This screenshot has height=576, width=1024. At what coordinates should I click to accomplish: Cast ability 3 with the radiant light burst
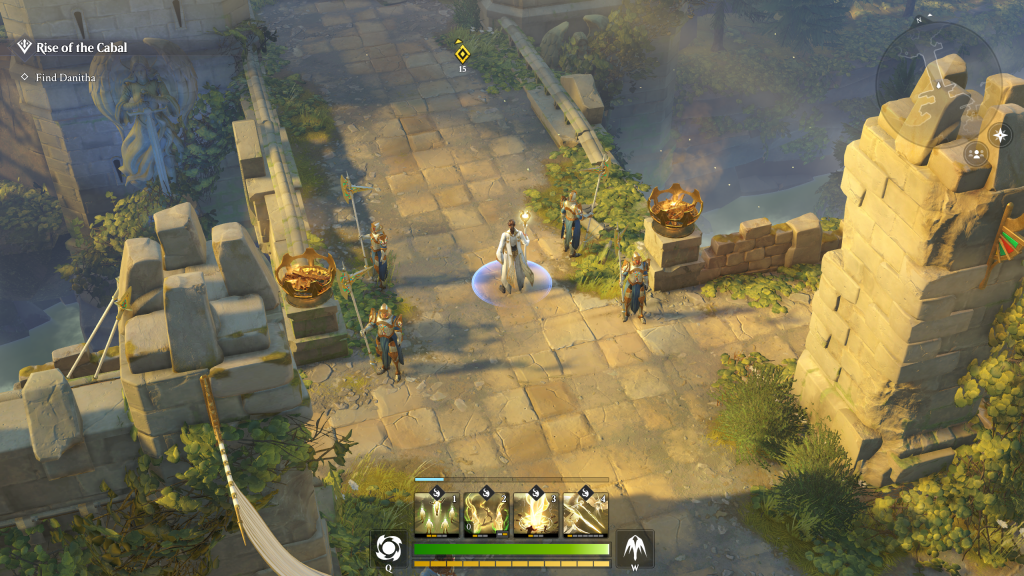point(536,512)
